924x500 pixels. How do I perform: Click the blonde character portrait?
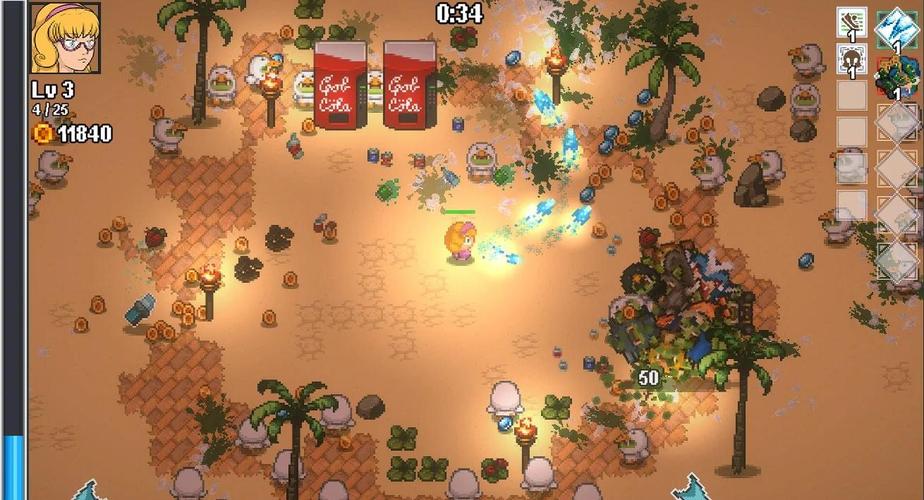point(65,38)
